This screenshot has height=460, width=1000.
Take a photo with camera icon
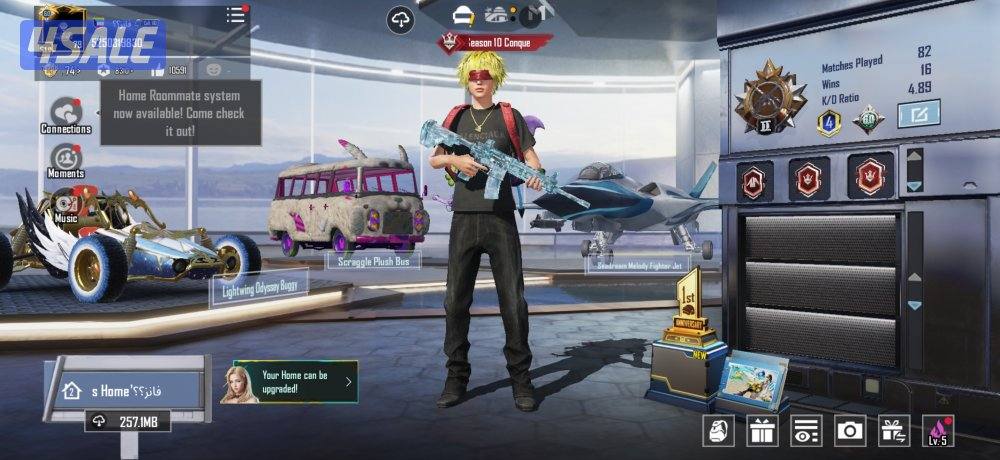click(x=850, y=430)
